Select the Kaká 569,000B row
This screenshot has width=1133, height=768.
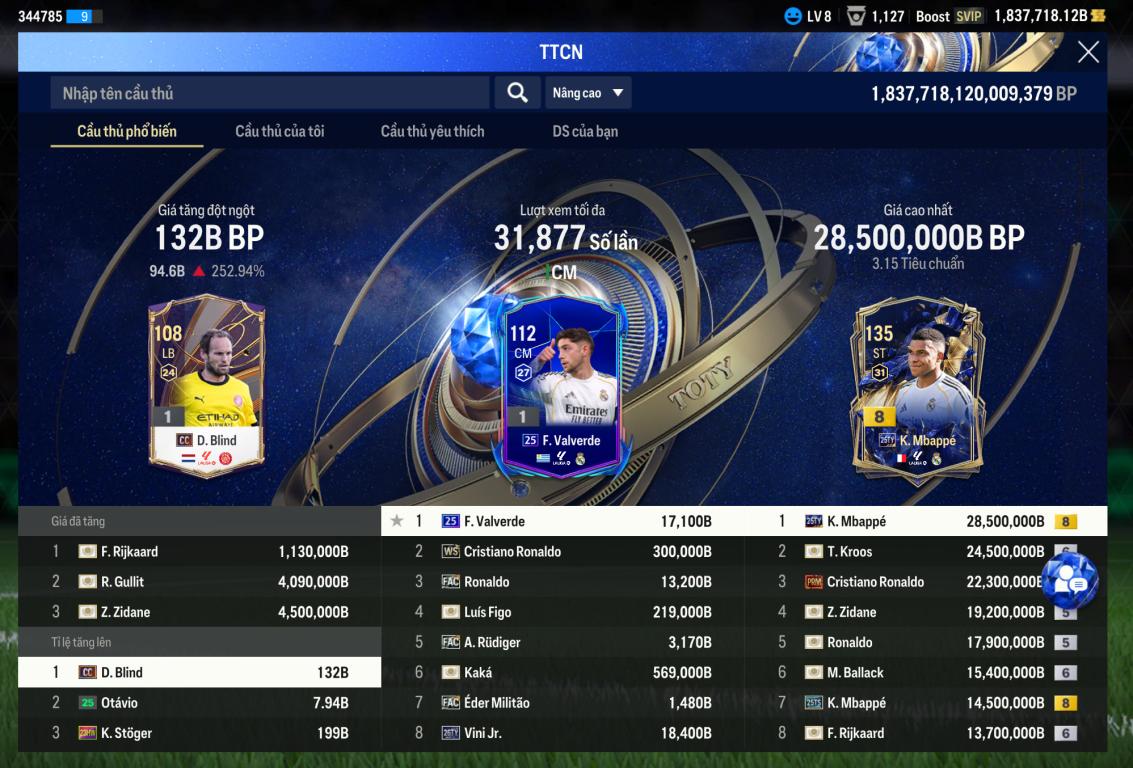562,672
